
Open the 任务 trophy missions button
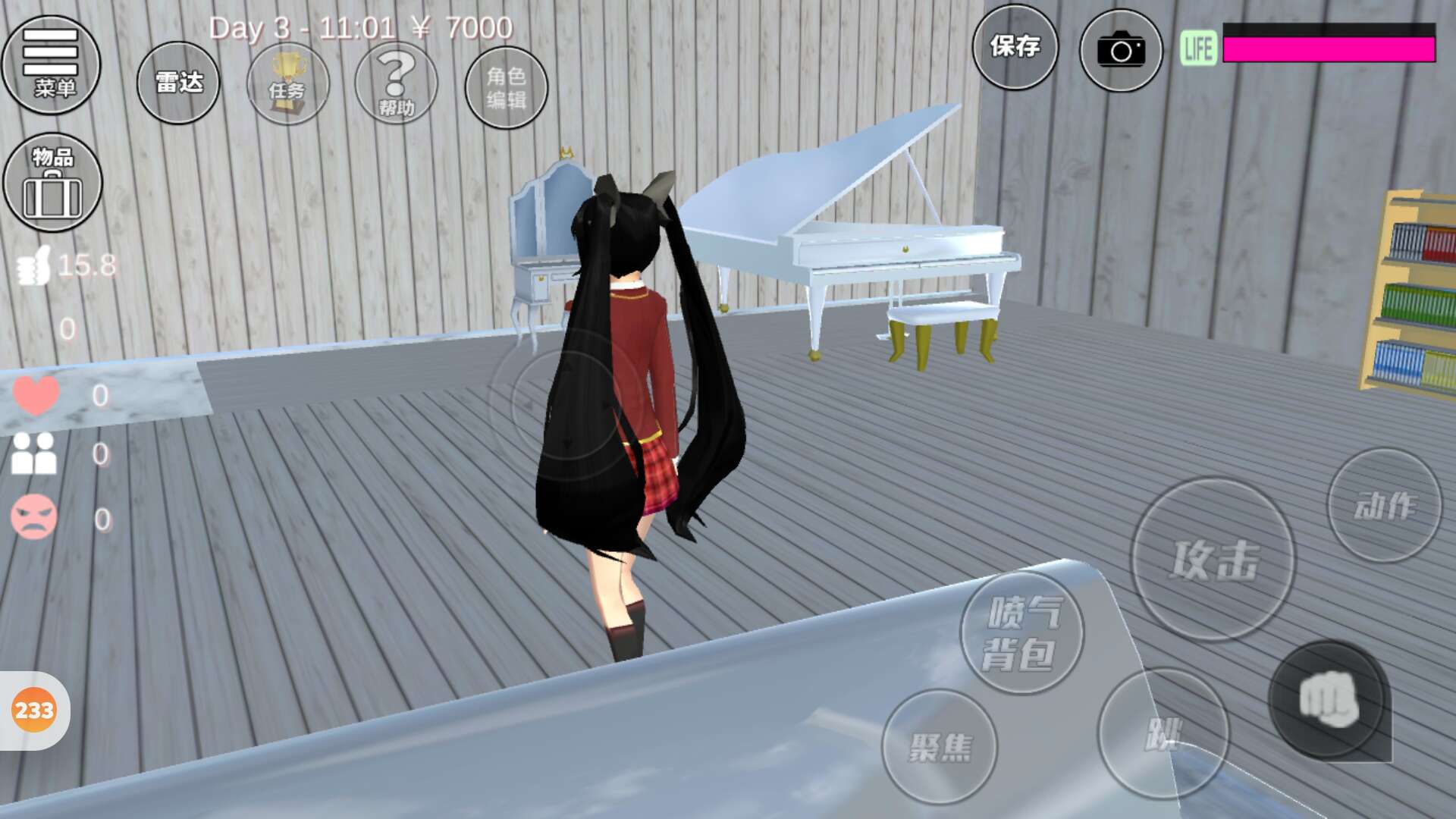(287, 84)
